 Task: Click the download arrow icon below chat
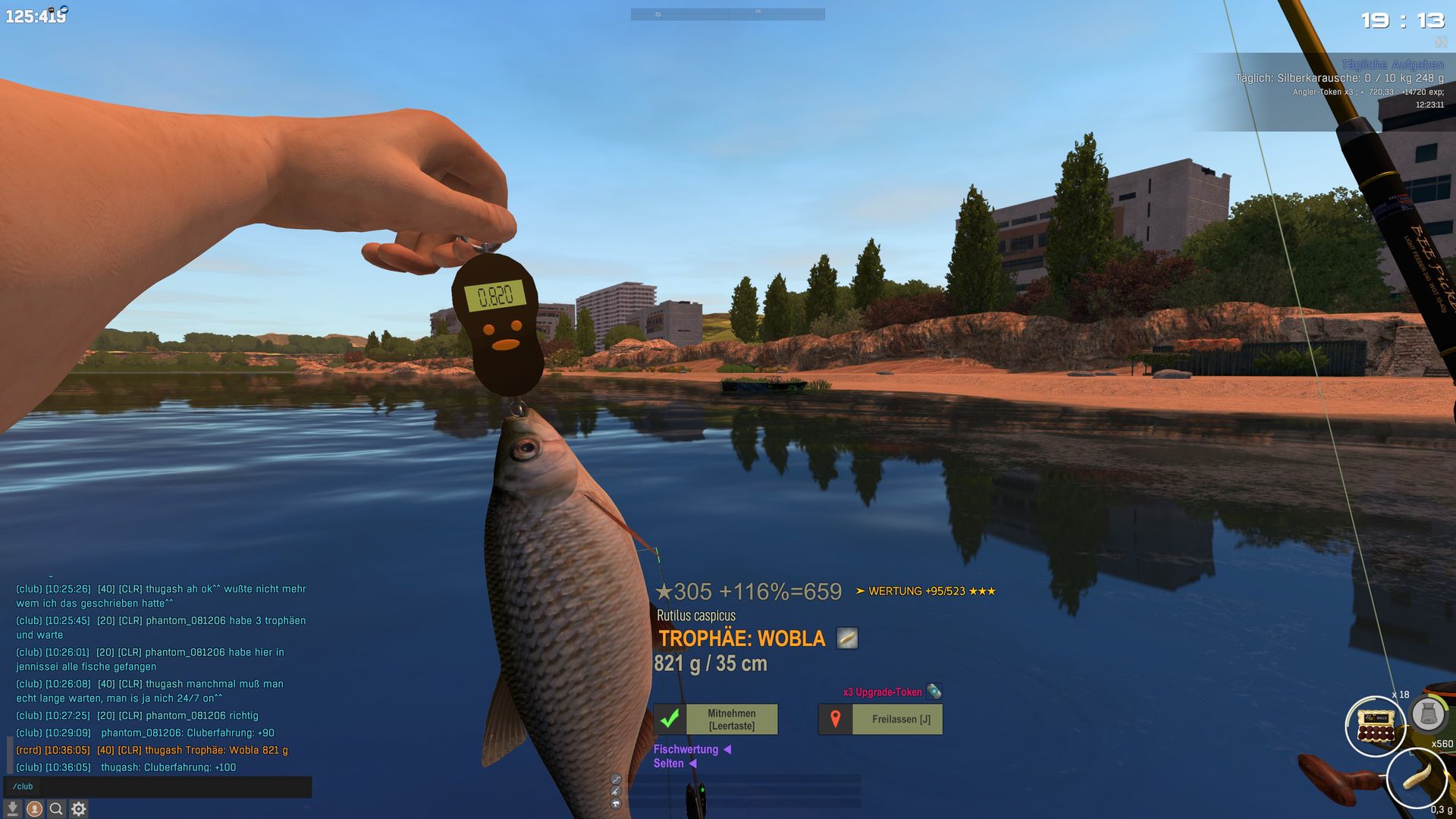click(12, 809)
